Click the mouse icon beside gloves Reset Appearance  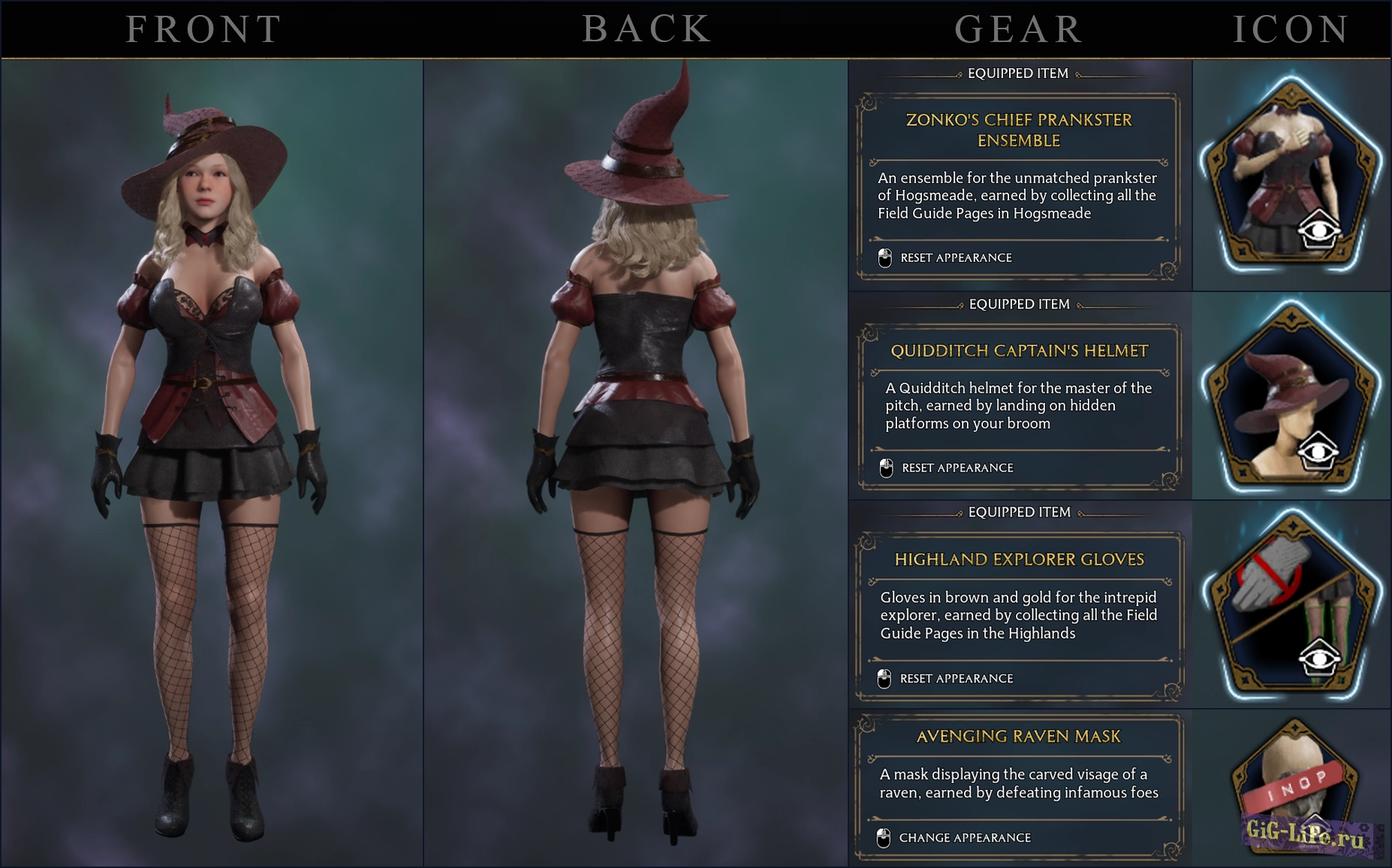point(884,678)
